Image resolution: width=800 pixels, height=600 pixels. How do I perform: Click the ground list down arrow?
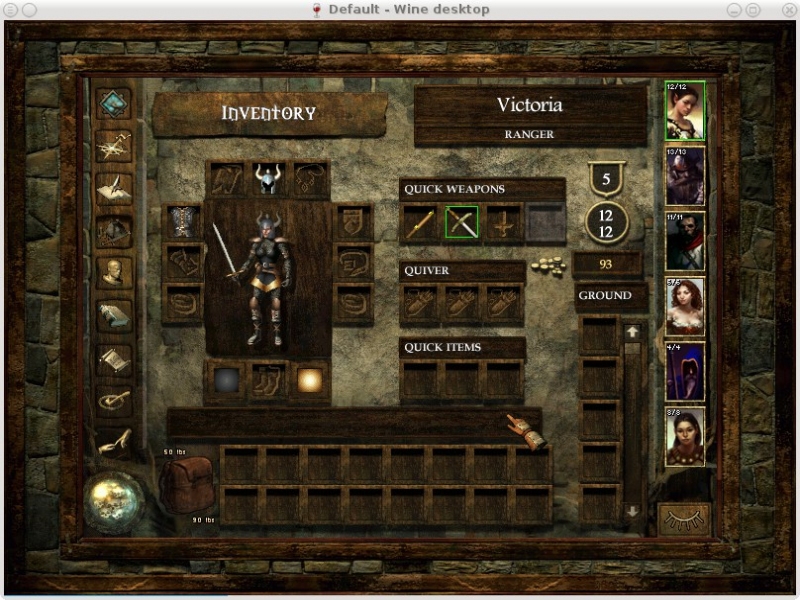(632, 511)
